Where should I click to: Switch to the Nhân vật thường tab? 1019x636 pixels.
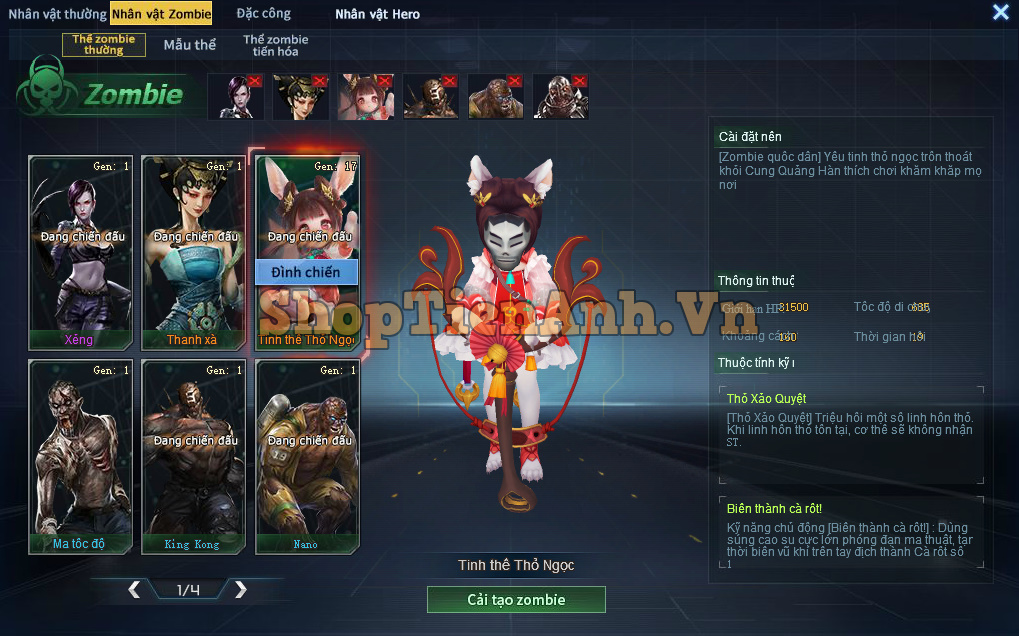tap(57, 14)
